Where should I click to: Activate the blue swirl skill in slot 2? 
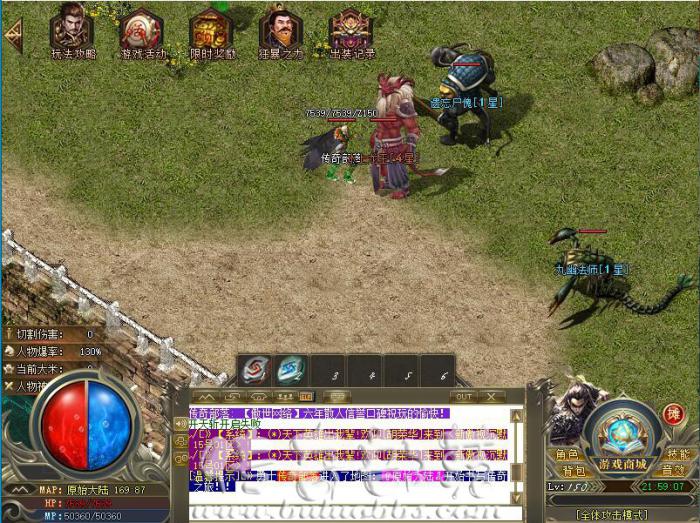pos(290,370)
